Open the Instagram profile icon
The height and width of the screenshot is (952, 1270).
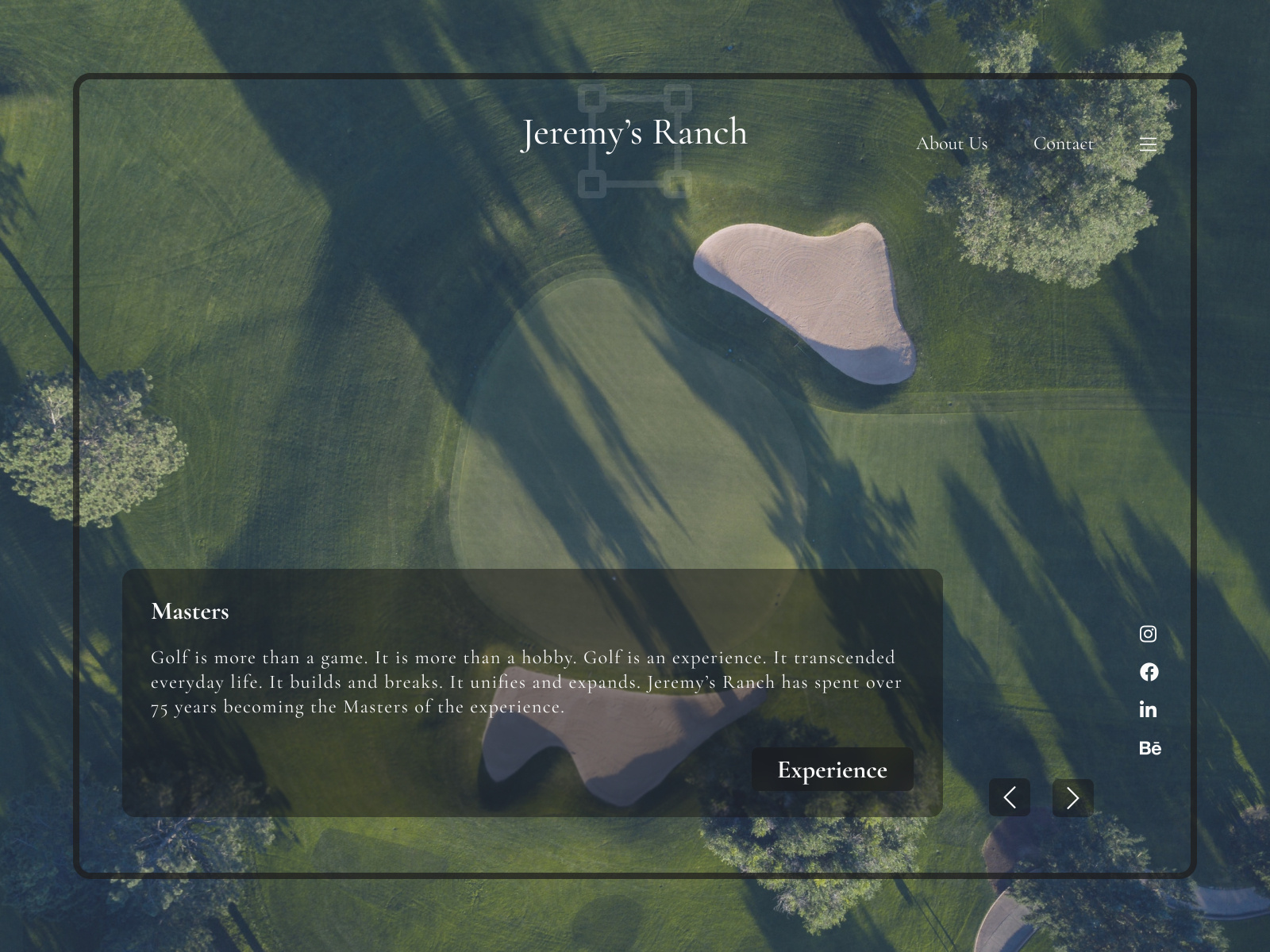pyautogui.click(x=1149, y=634)
